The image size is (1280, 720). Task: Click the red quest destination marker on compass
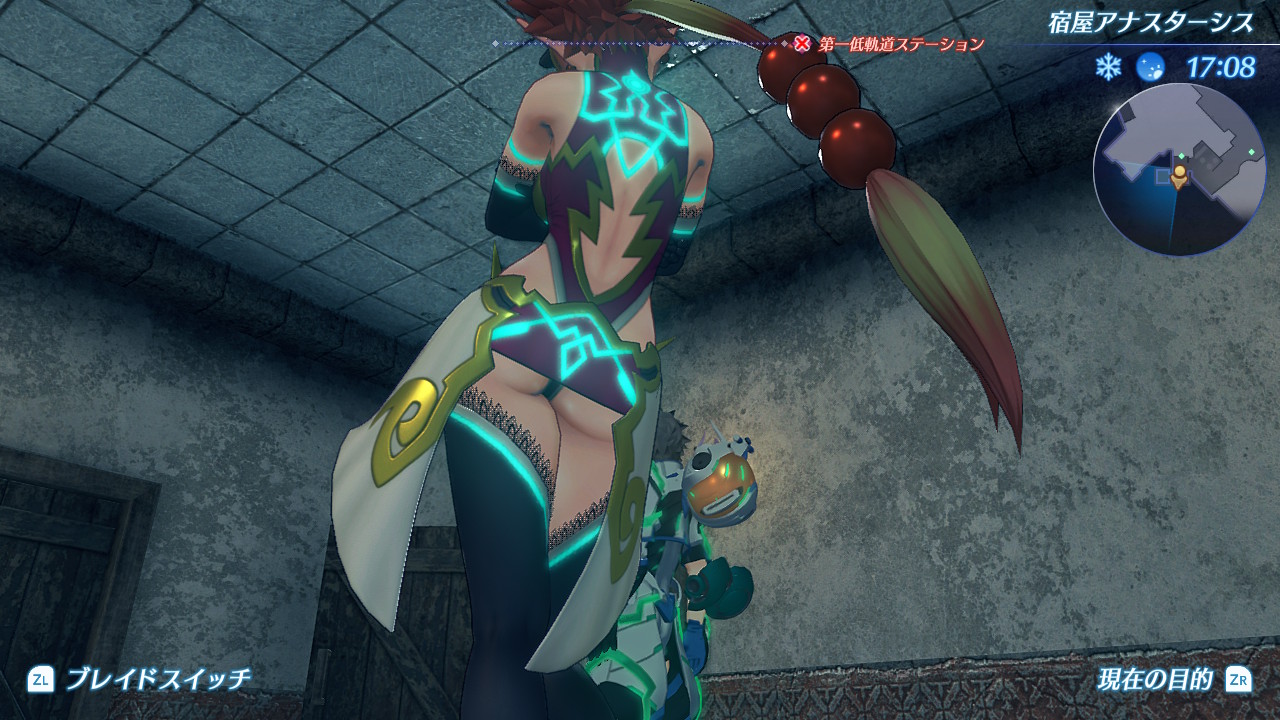click(802, 43)
